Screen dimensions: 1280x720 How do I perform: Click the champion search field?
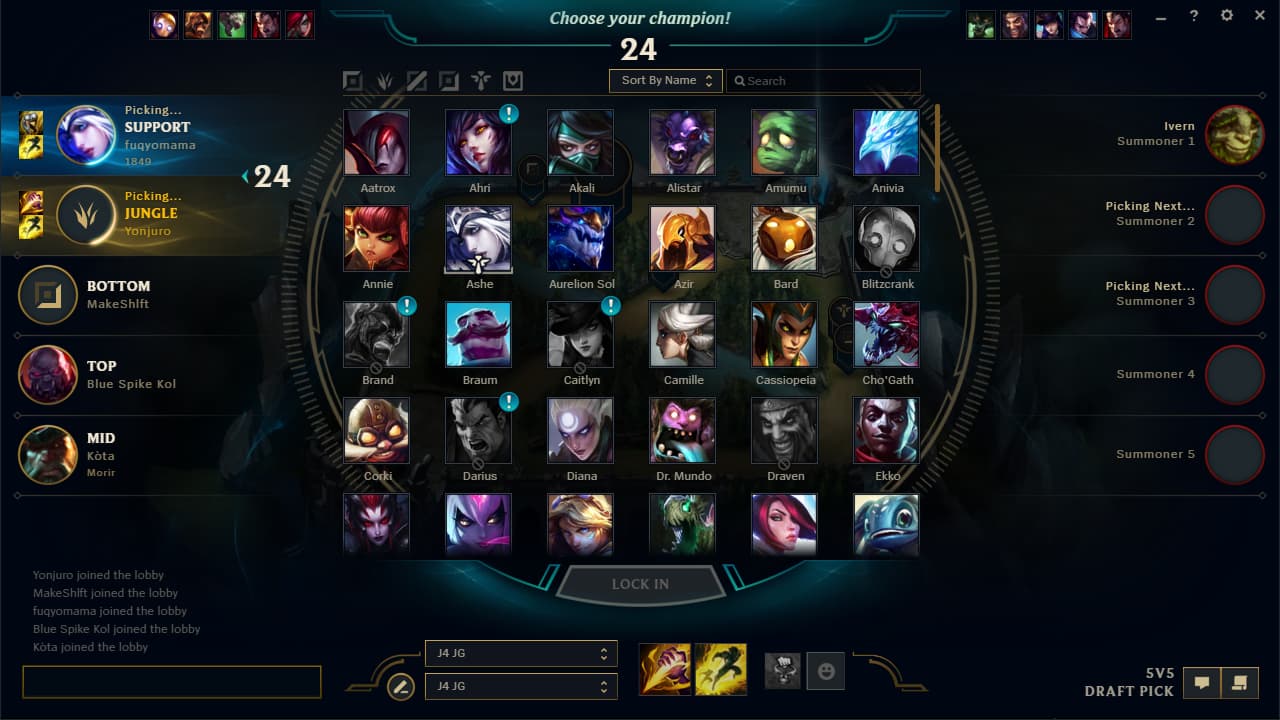tap(823, 80)
